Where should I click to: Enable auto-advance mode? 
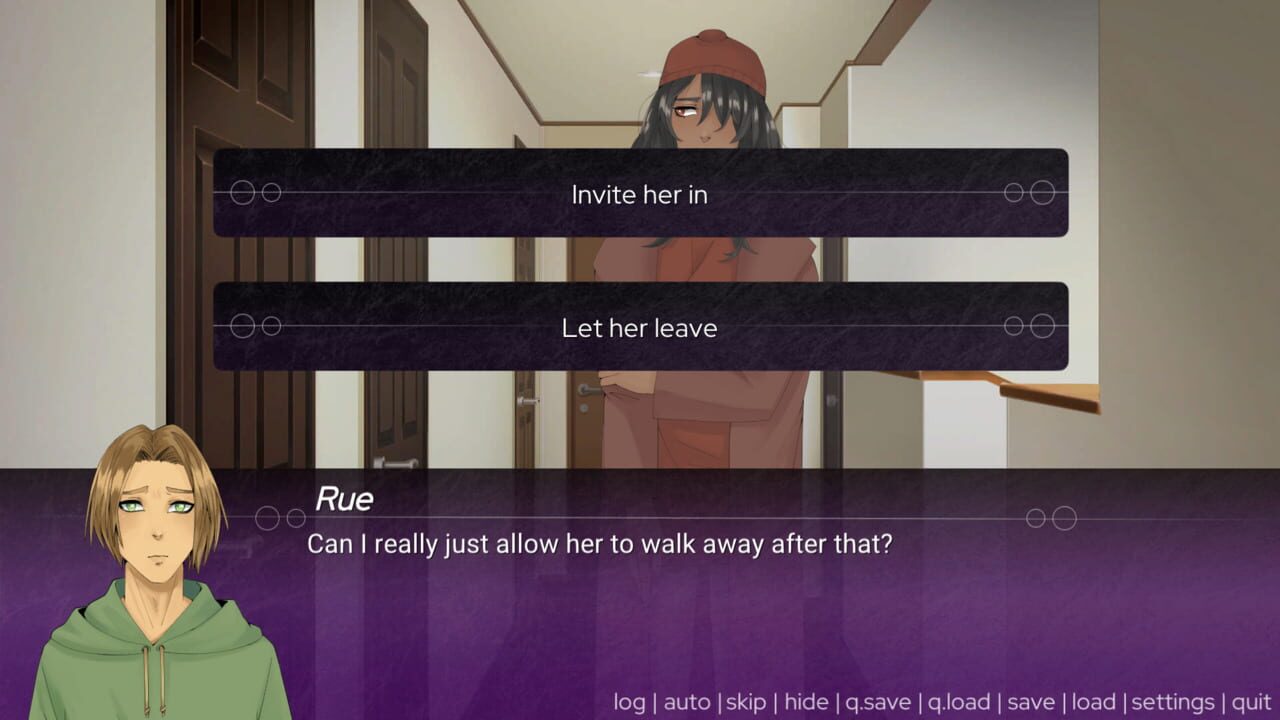687,702
